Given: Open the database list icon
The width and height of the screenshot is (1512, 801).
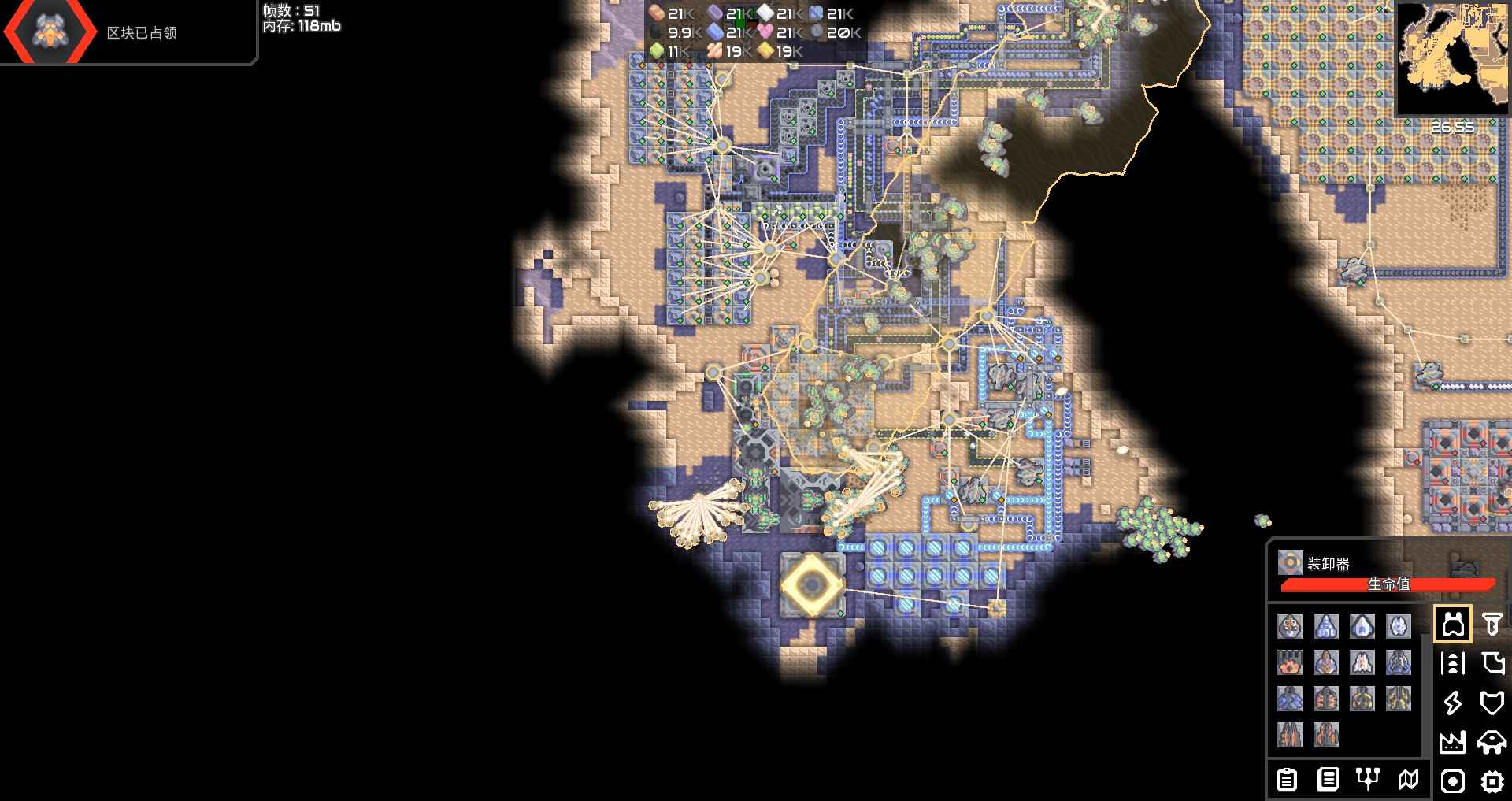Looking at the screenshot, I should tap(1328, 781).
